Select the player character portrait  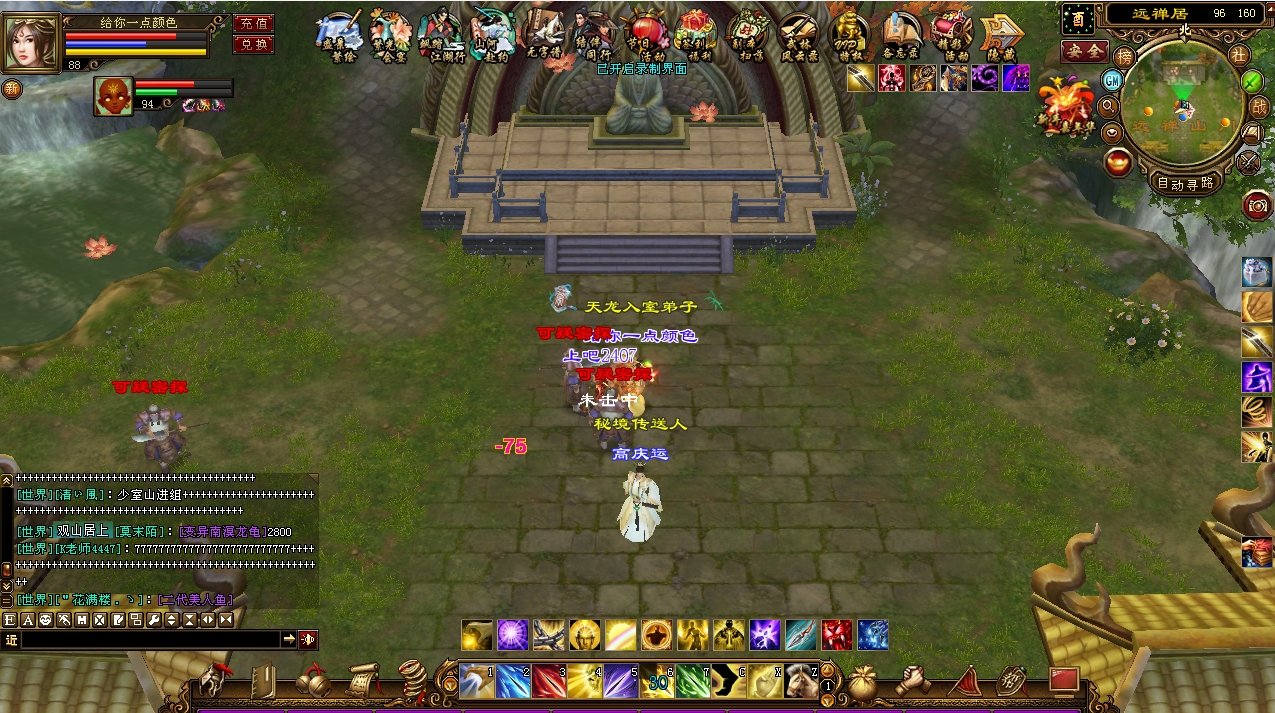pos(32,40)
